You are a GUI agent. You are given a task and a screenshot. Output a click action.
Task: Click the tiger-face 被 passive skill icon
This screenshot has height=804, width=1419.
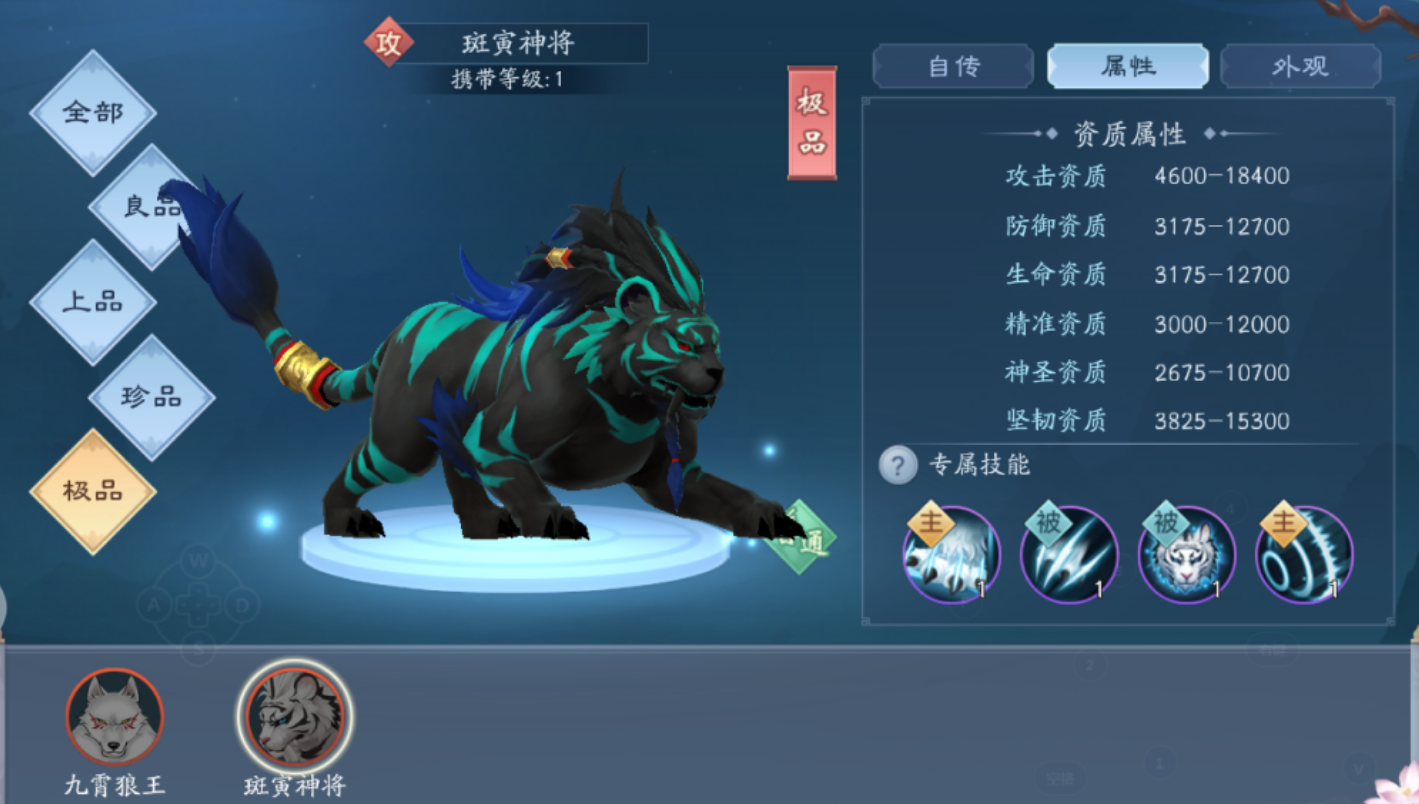[x=1186, y=555]
